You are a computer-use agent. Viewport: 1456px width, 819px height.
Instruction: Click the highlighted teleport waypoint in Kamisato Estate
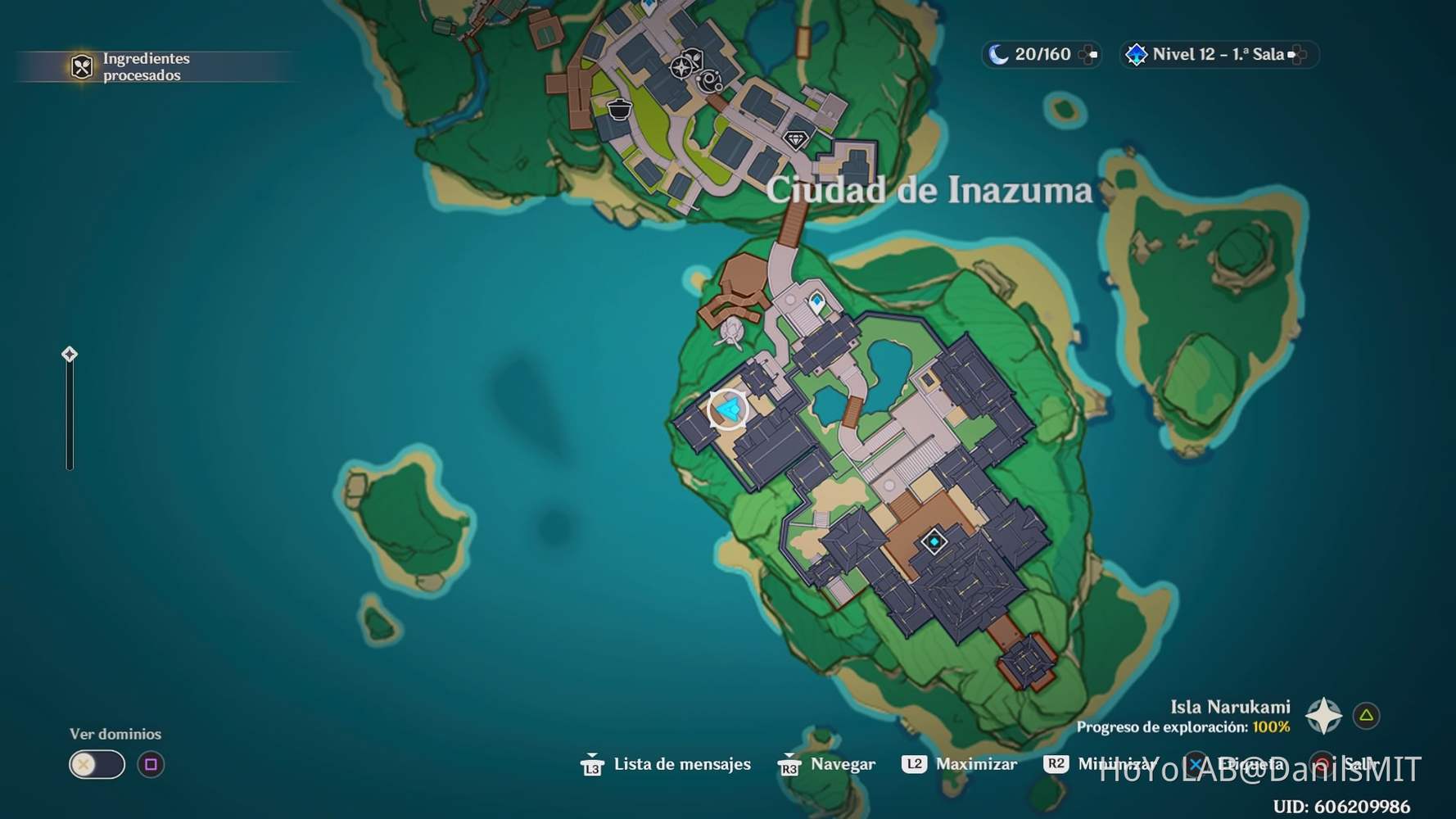pos(729,407)
